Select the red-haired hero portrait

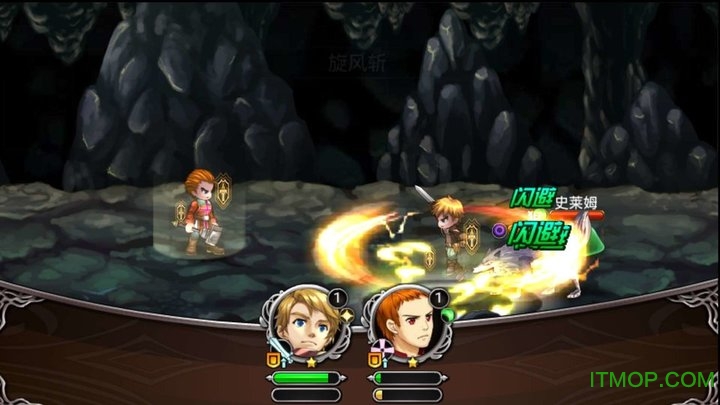point(405,327)
